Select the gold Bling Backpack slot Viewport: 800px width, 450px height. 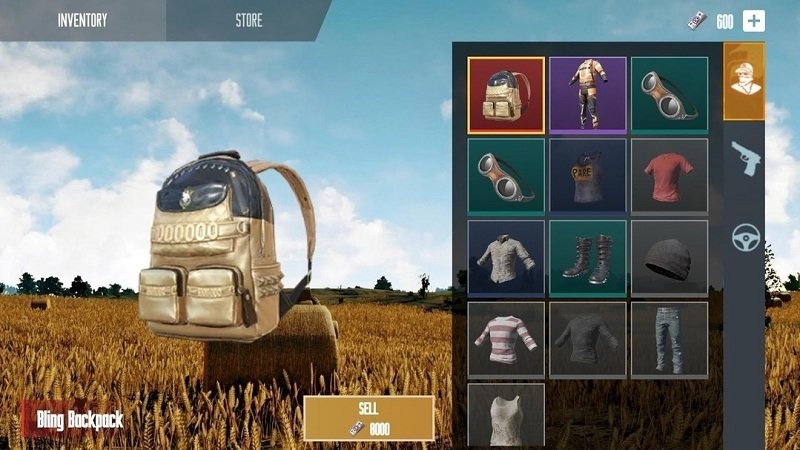click(x=506, y=95)
